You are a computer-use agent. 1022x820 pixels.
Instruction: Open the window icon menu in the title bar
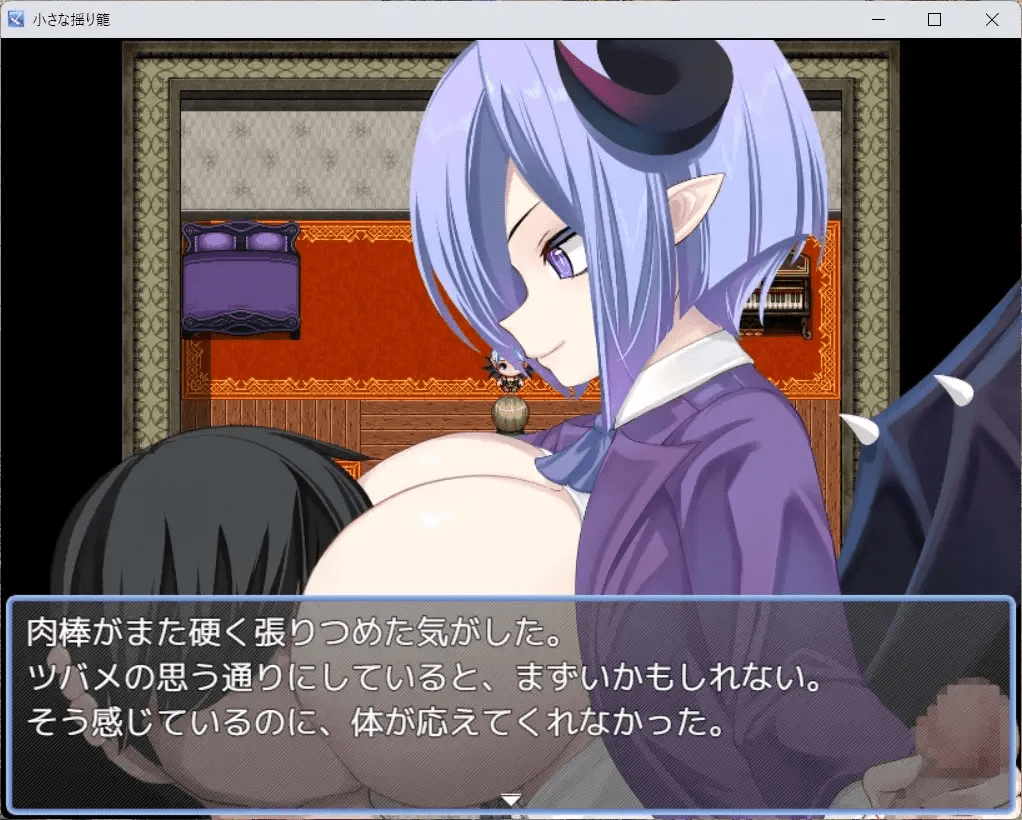[x=16, y=19]
